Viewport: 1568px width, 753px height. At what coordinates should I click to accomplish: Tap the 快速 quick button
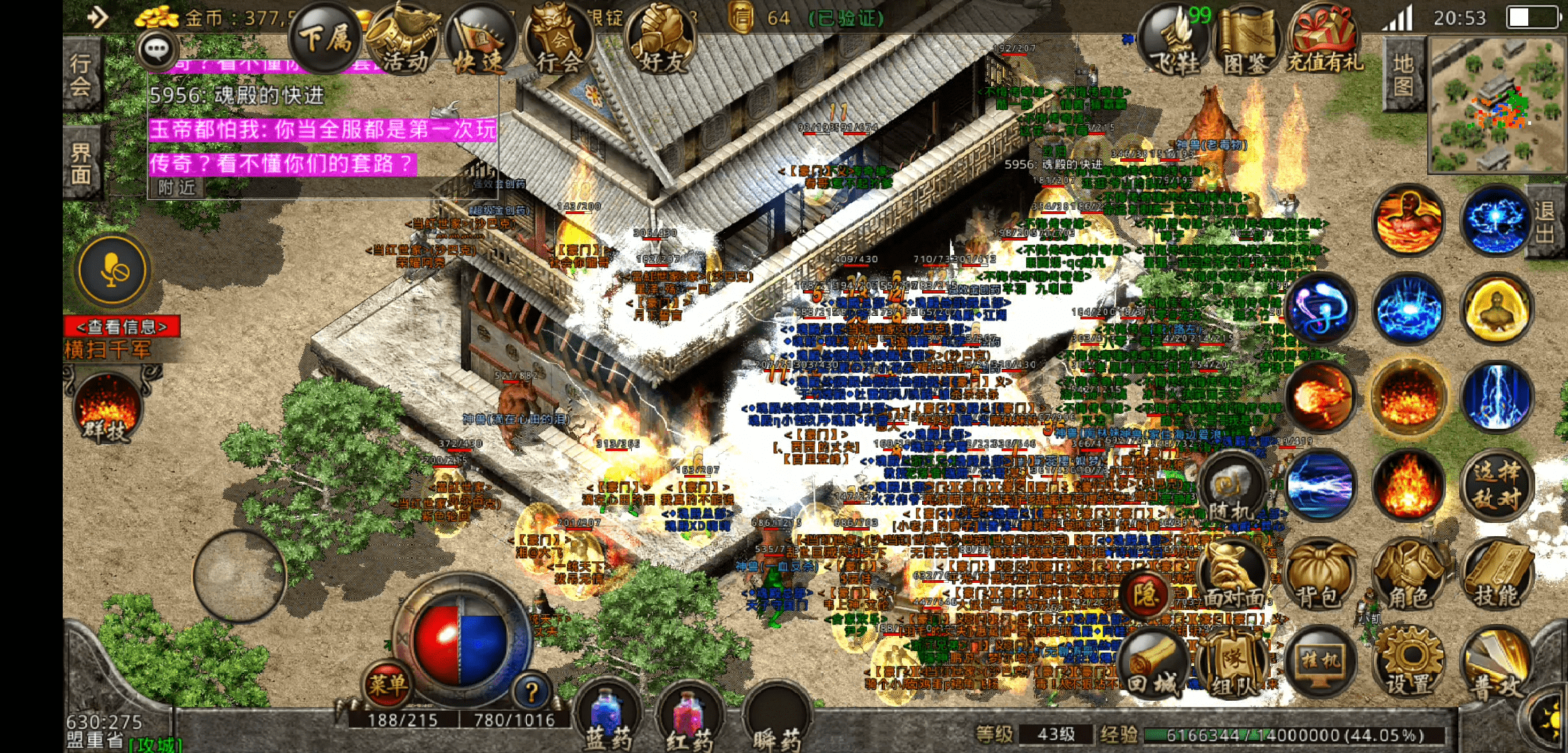pyautogui.click(x=480, y=42)
